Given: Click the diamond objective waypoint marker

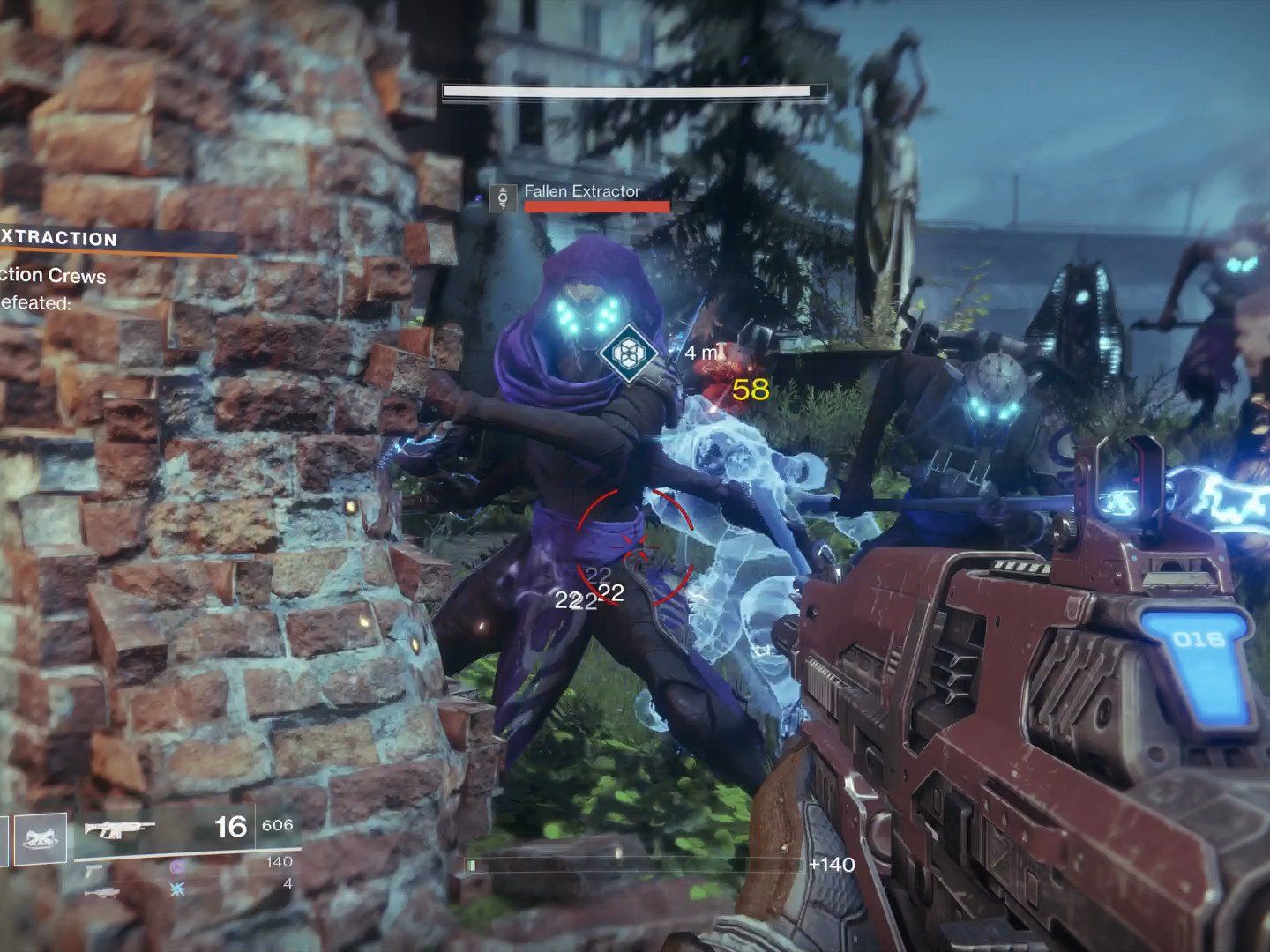Looking at the screenshot, I should pyautogui.click(x=630, y=352).
